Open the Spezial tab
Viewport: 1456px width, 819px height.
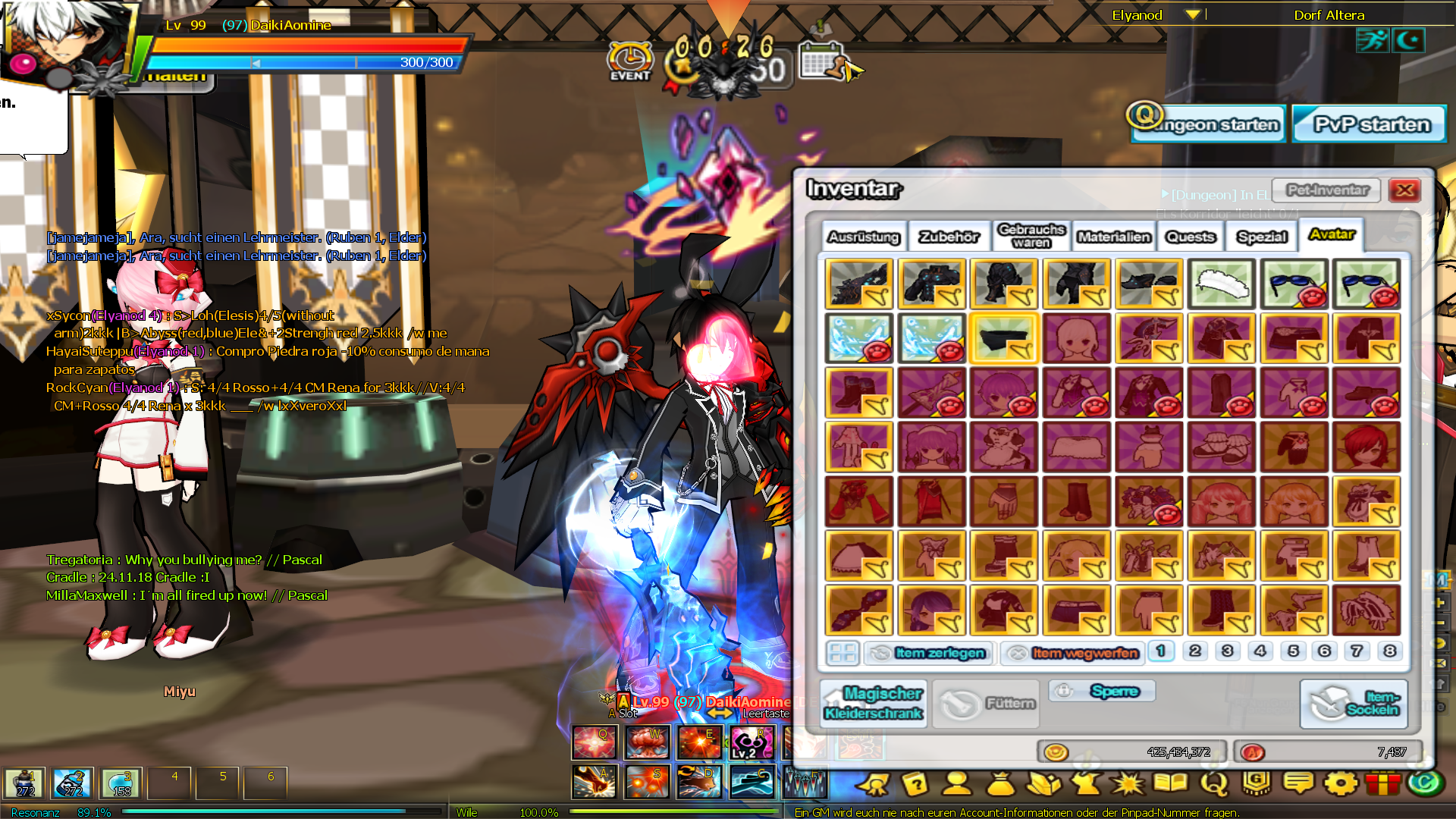pos(1262,237)
